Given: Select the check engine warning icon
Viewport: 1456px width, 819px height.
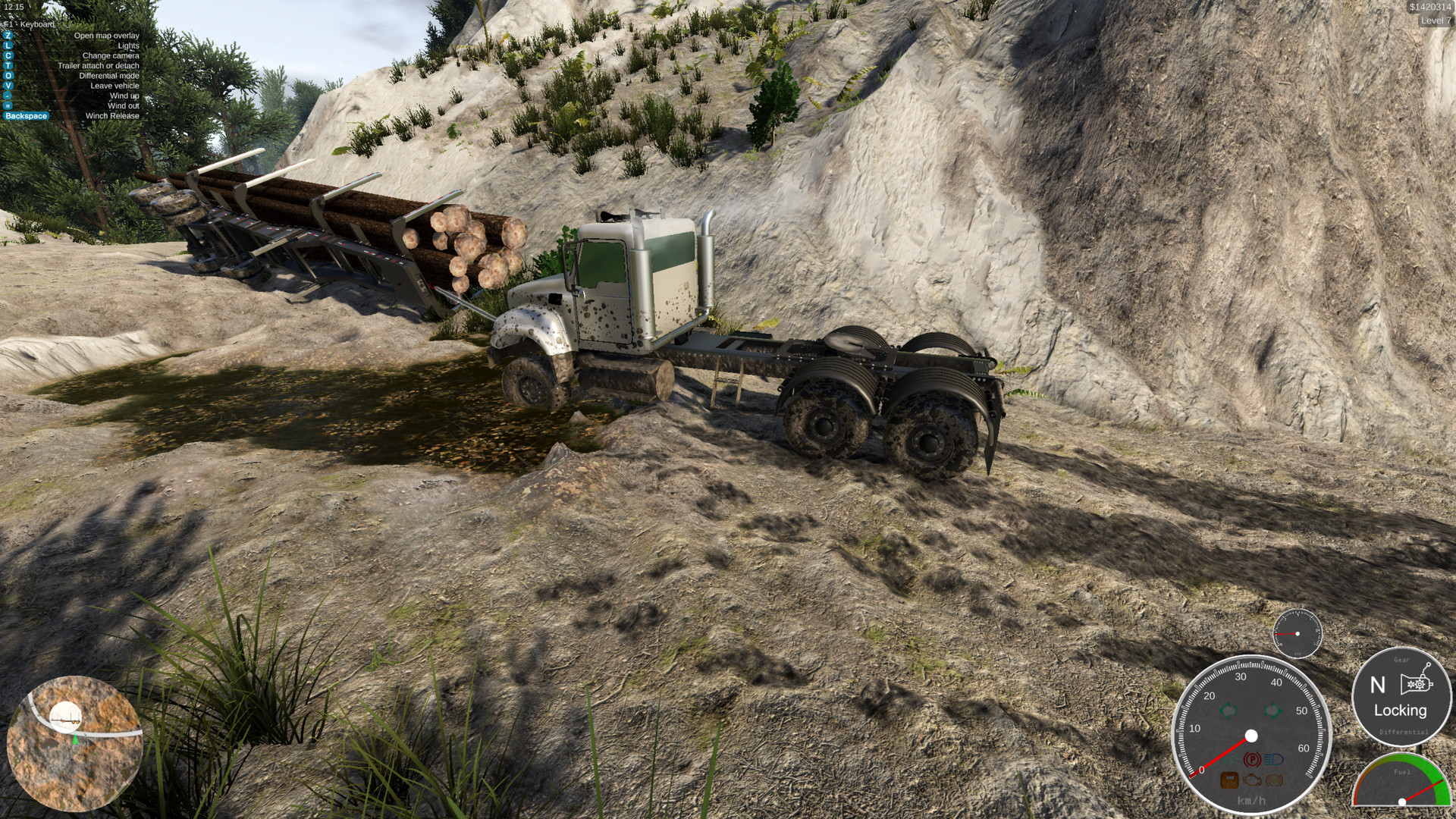Looking at the screenshot, I should pos(1252,780).
